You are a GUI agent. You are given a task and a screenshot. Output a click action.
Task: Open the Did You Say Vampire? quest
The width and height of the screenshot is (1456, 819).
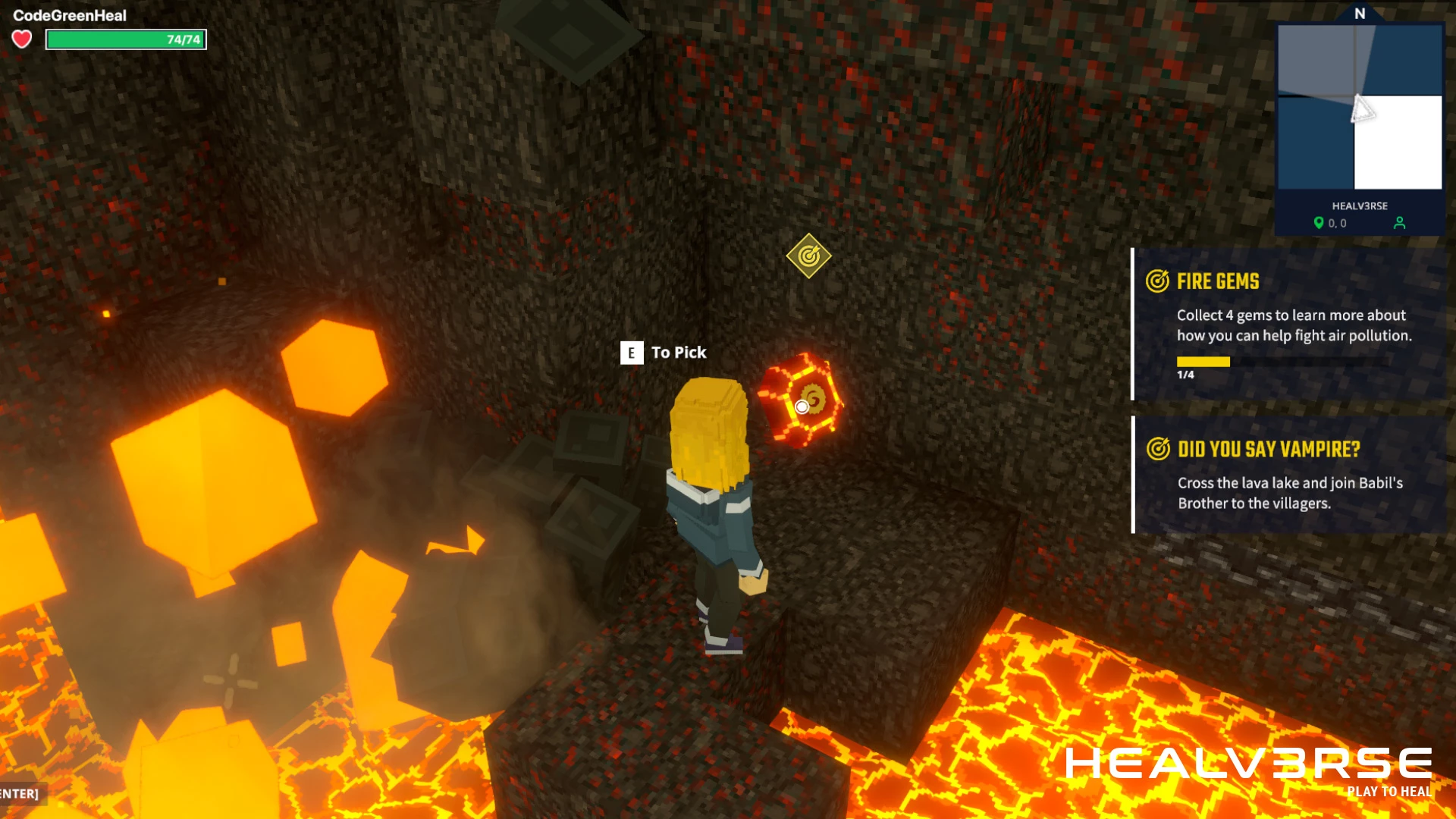tap(1289, 474)
